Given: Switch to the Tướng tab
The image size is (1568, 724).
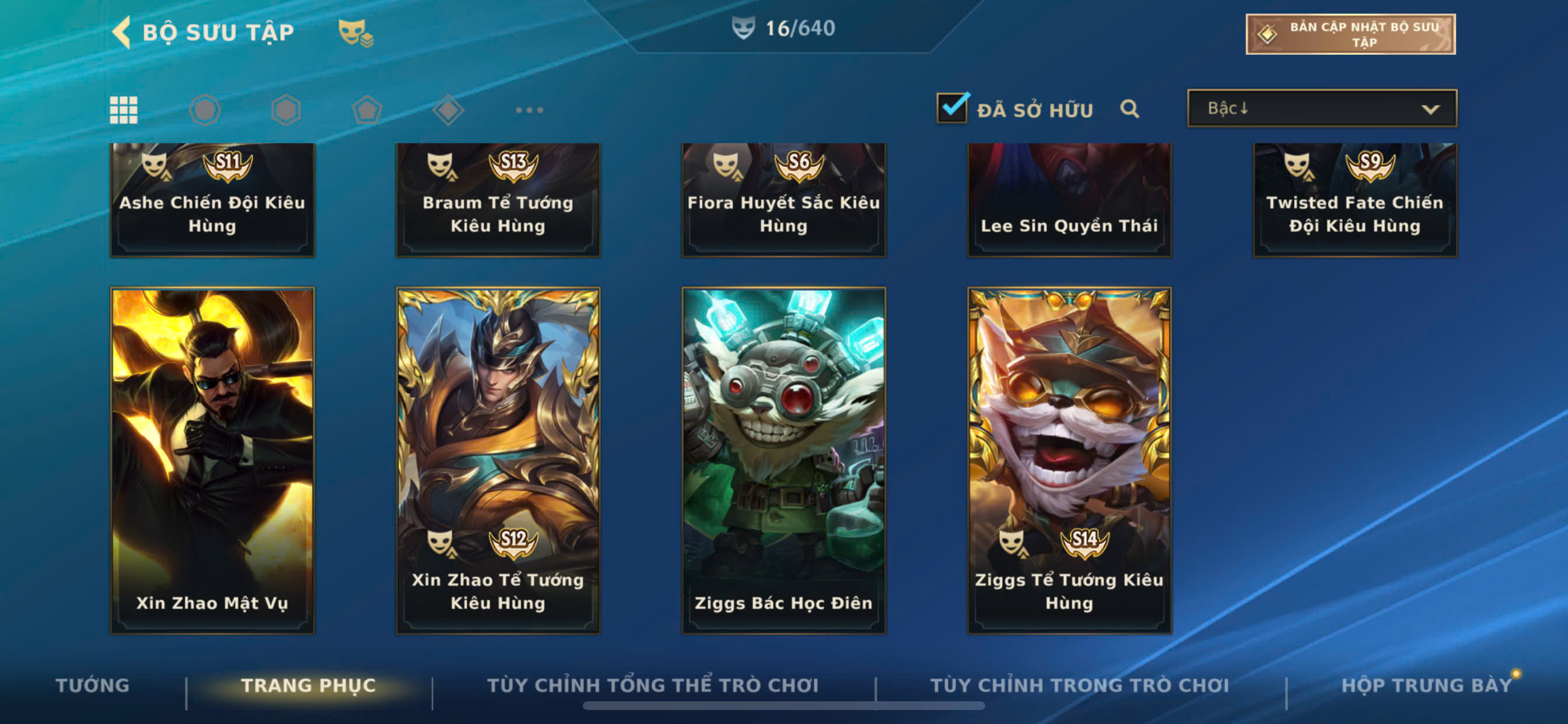Looking at the screenshot, I should (93, 685).
